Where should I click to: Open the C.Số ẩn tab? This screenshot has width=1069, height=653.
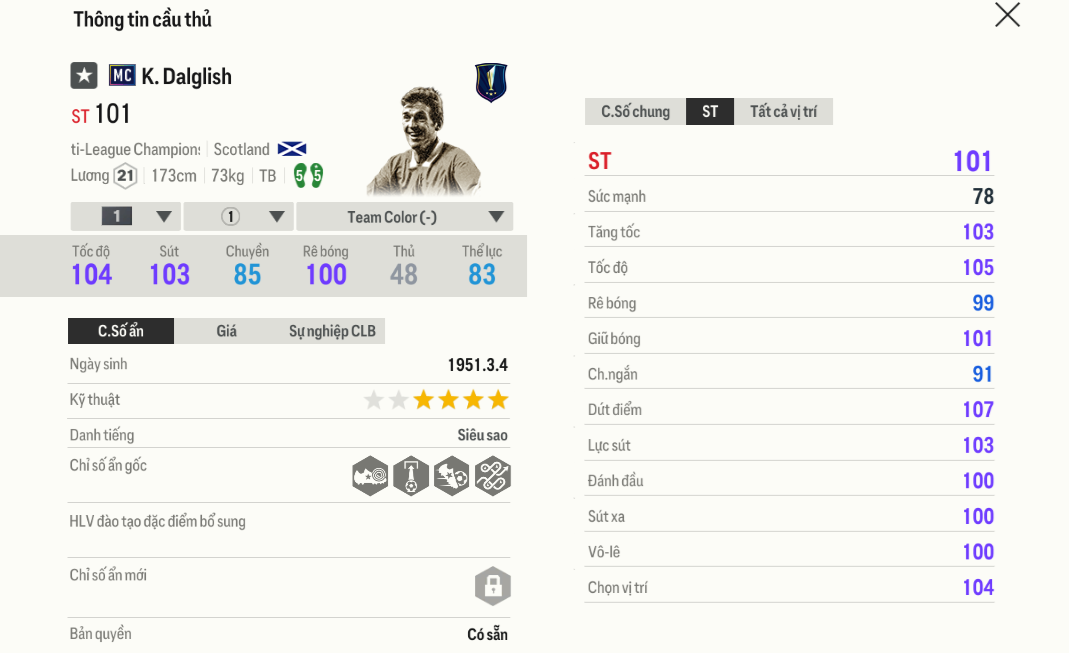(x=121, y=331)
